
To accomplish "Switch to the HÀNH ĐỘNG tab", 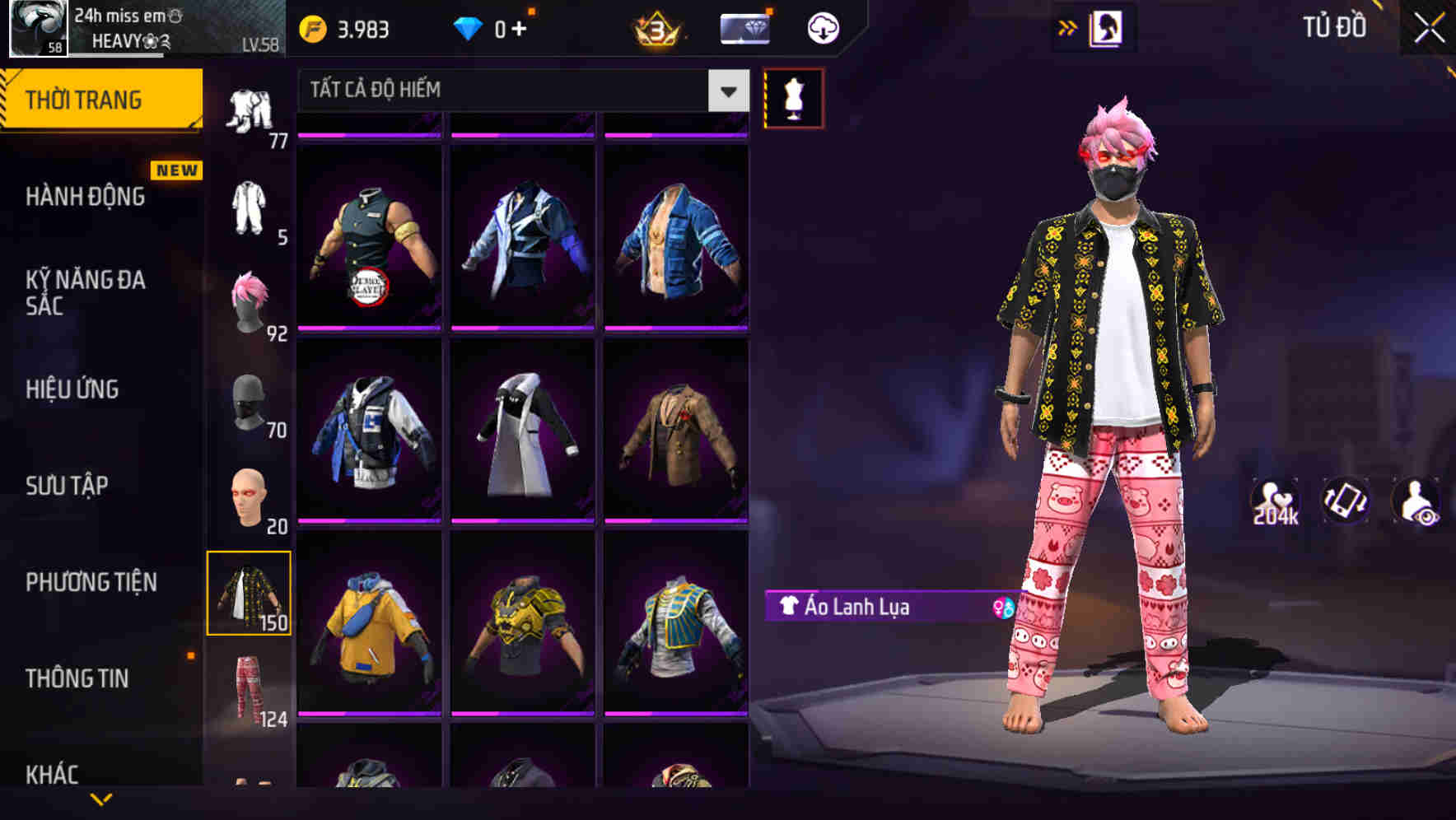I will (x=85, y=197).
